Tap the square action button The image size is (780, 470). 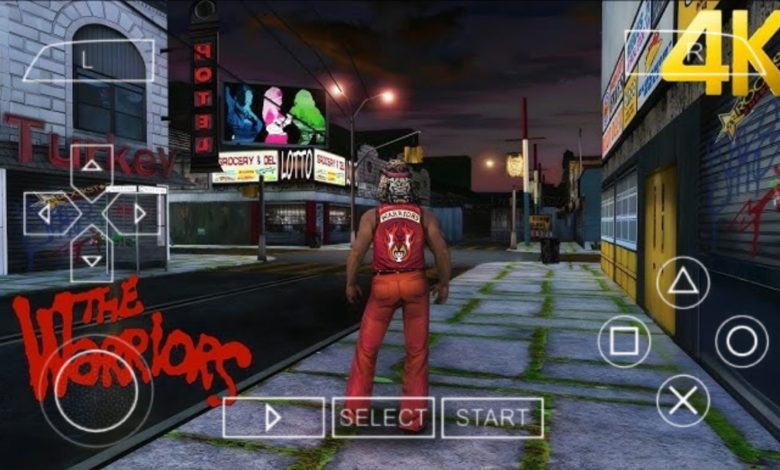[624, 342]
